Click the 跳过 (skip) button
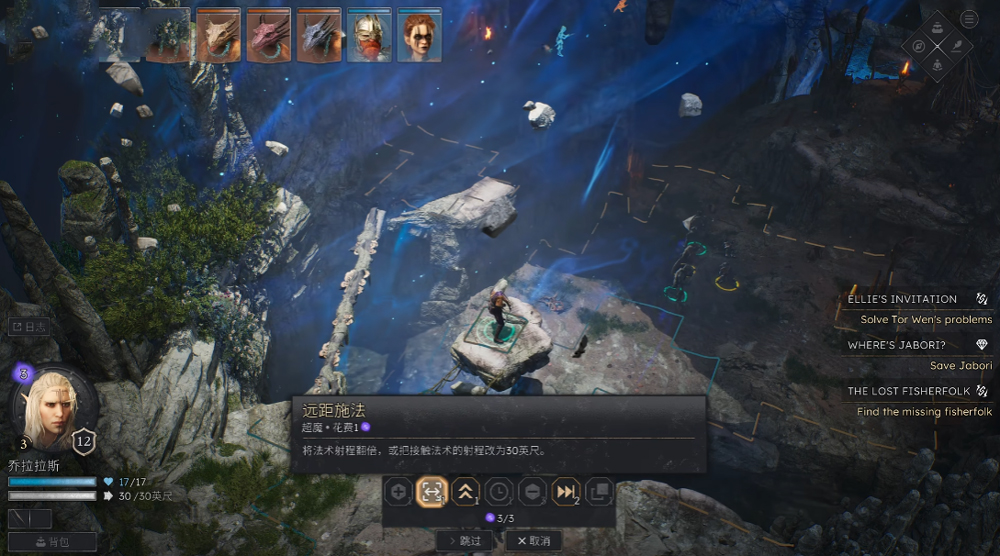The height and width of the screenshot is (556, 1000). (464, 541)
